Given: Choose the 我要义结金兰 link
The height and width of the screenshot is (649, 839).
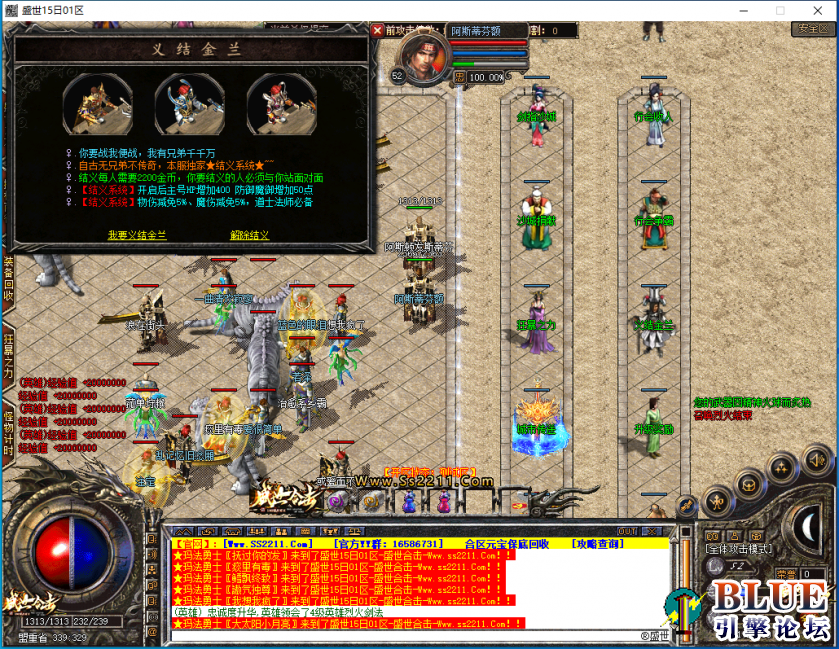Looking at the screenshot, I should [137, 235].
